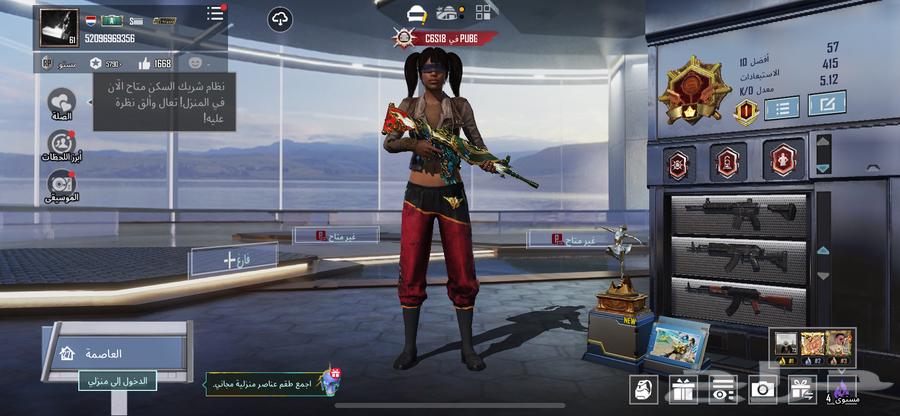Click the edit showcase pencil button

point(827,103)
